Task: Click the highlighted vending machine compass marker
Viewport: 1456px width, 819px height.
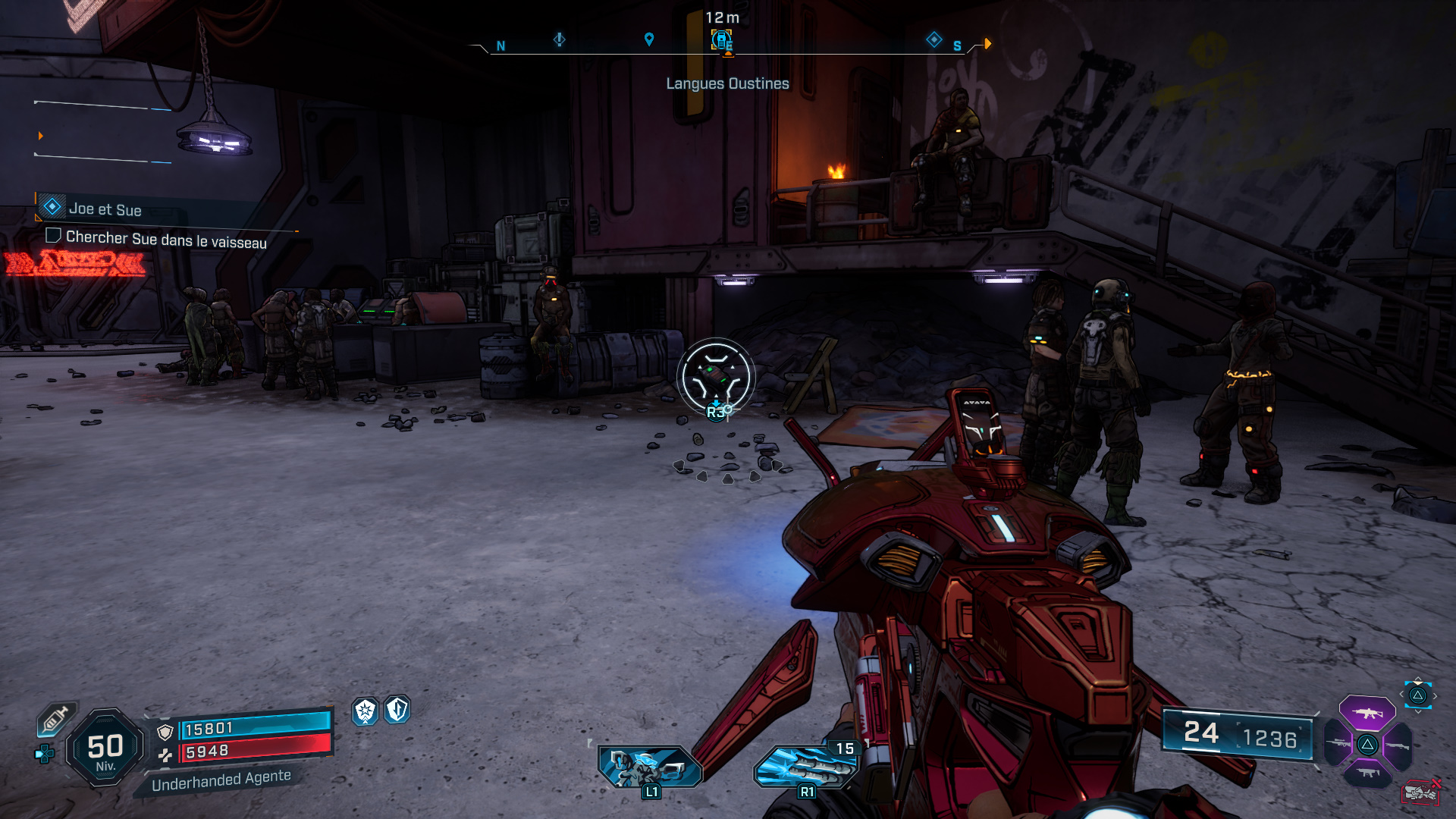Action: (x=721, y=40)
